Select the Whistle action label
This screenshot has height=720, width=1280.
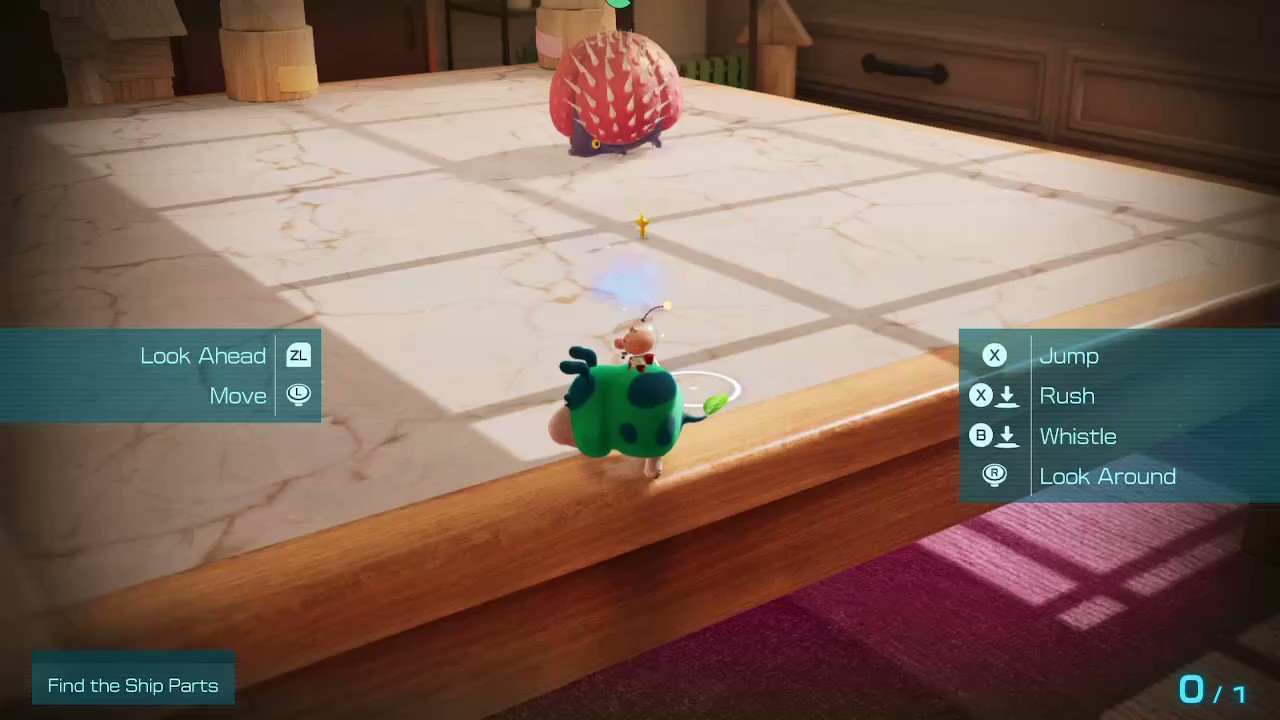(x=1078, y=436)
